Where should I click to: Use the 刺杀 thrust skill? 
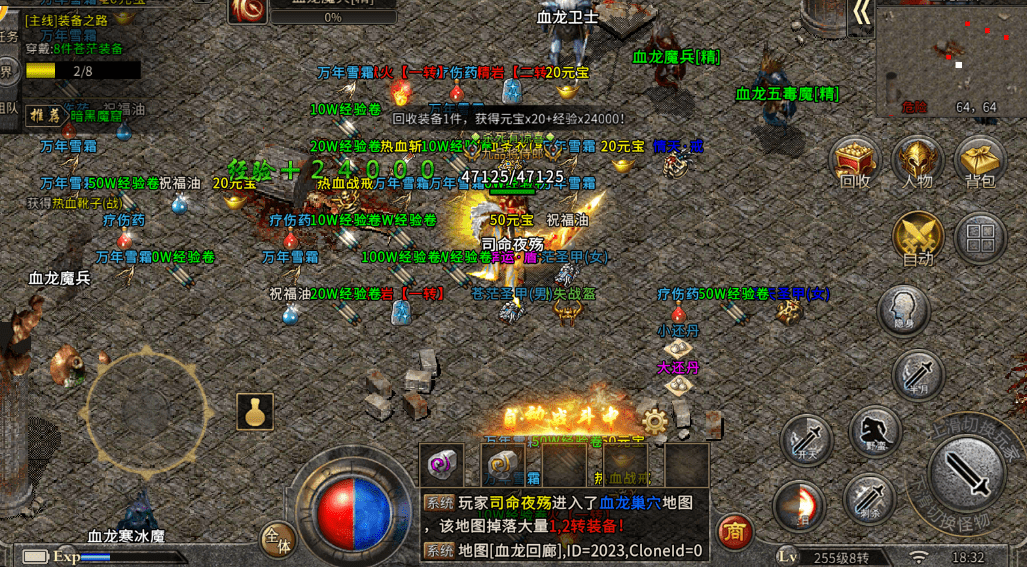pos(868,496)
